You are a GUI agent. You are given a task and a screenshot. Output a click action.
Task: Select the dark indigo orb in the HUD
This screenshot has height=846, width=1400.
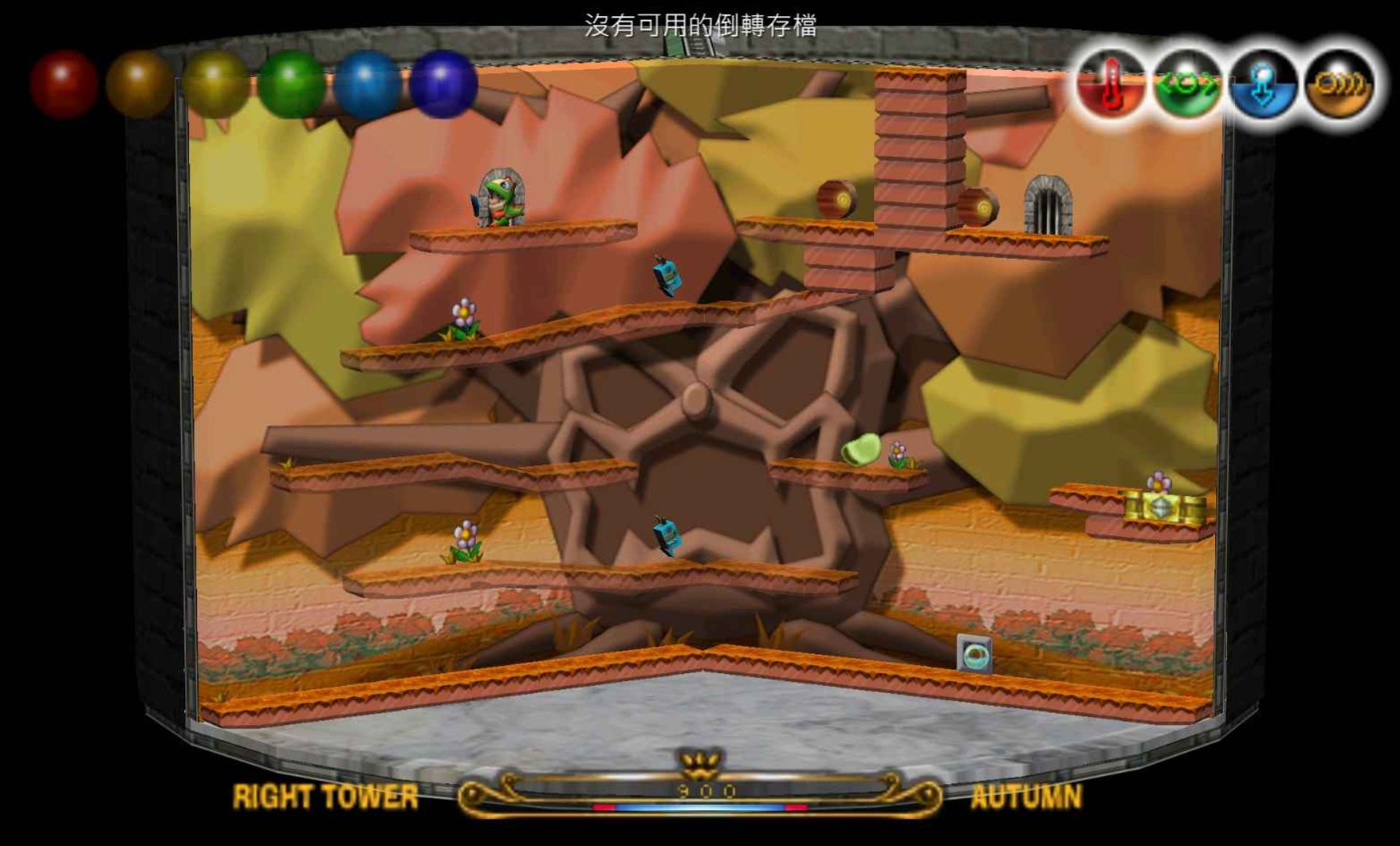click(444, 84)
